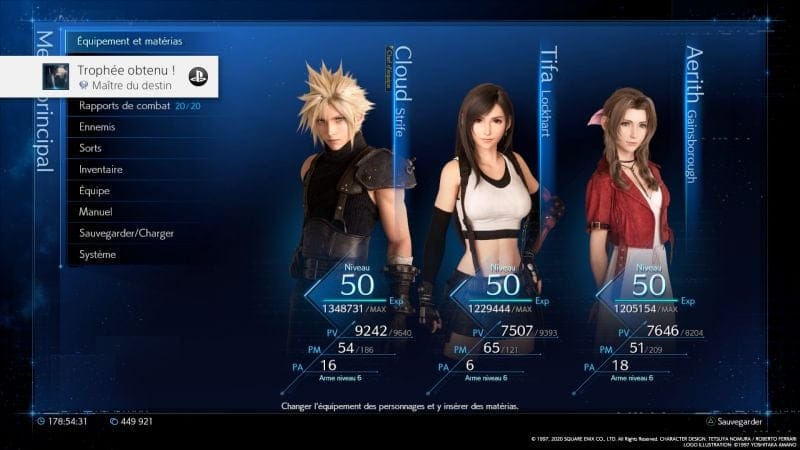This screenshot has width=800, height=450.
Task: Open the Inventaire menu
Action: coord(101,169)
